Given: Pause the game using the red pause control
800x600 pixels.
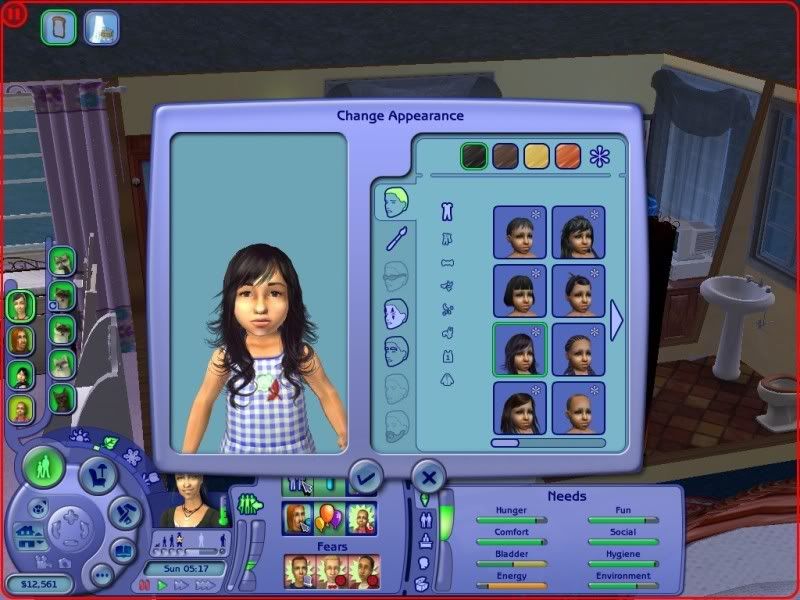Looking at the screenshot, I should 144,586.
